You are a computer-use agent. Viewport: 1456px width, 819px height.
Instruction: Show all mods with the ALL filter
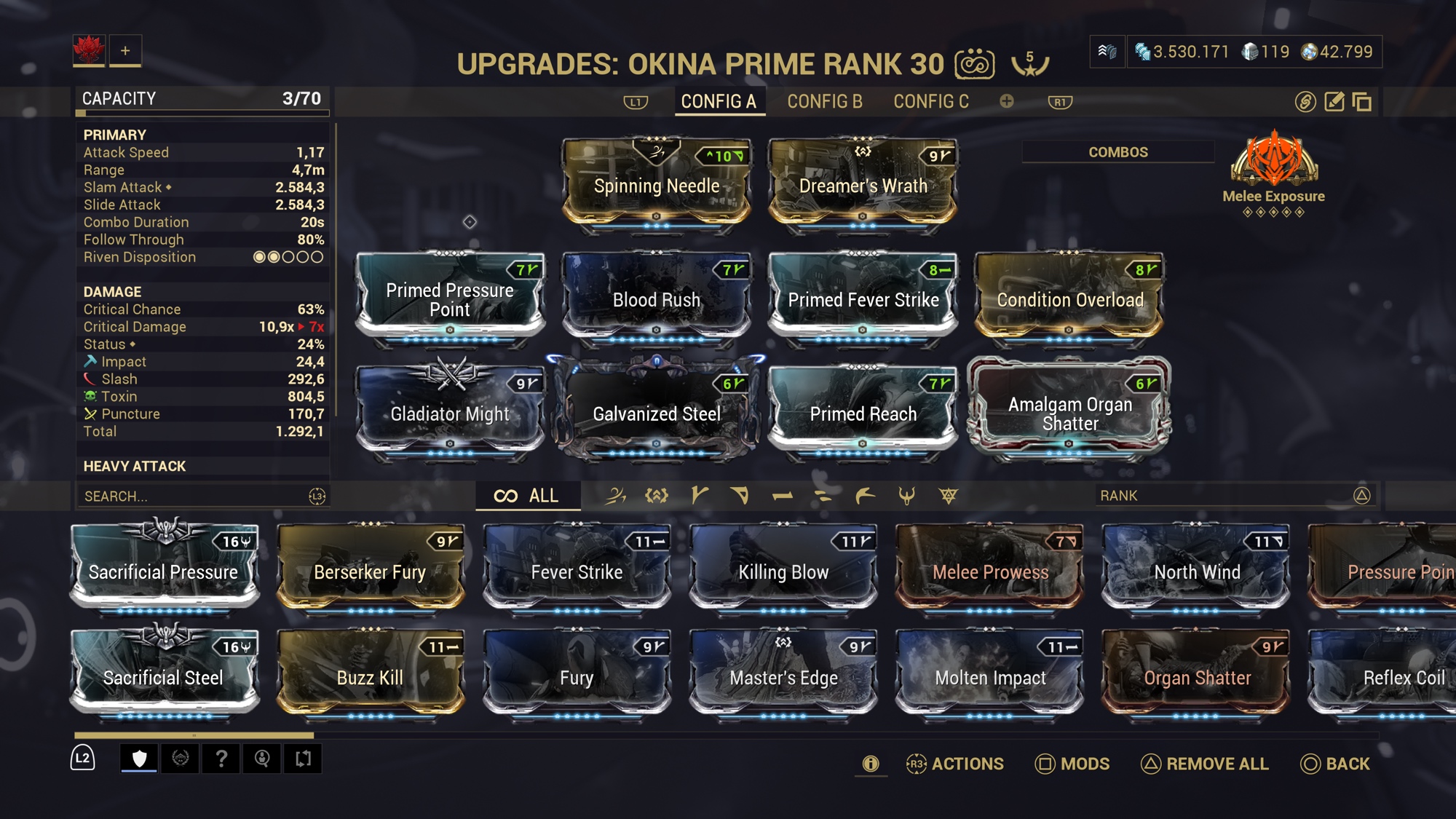[527, 496]
